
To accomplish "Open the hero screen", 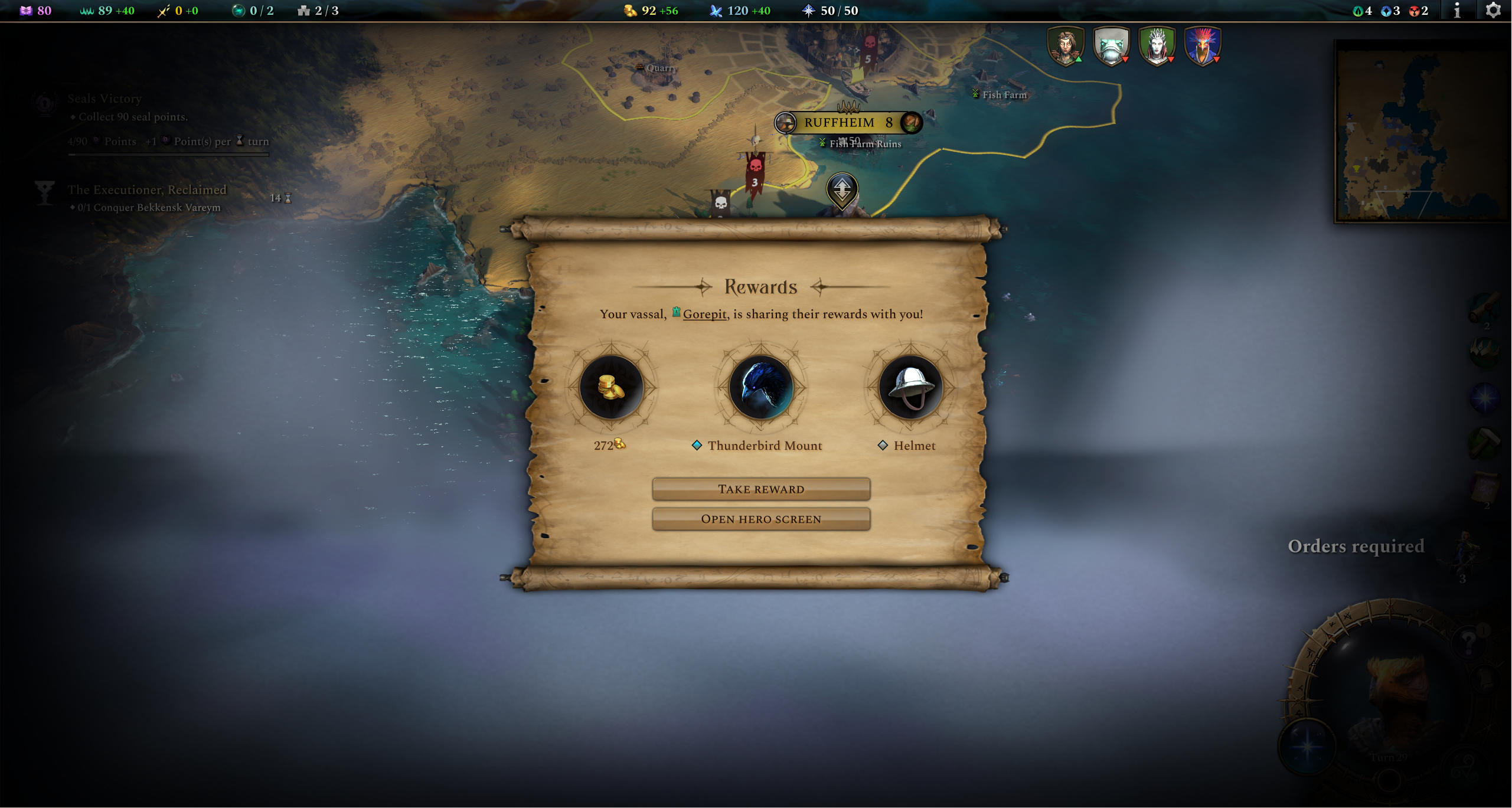I will pyautogui.click(x=760, y=519).
